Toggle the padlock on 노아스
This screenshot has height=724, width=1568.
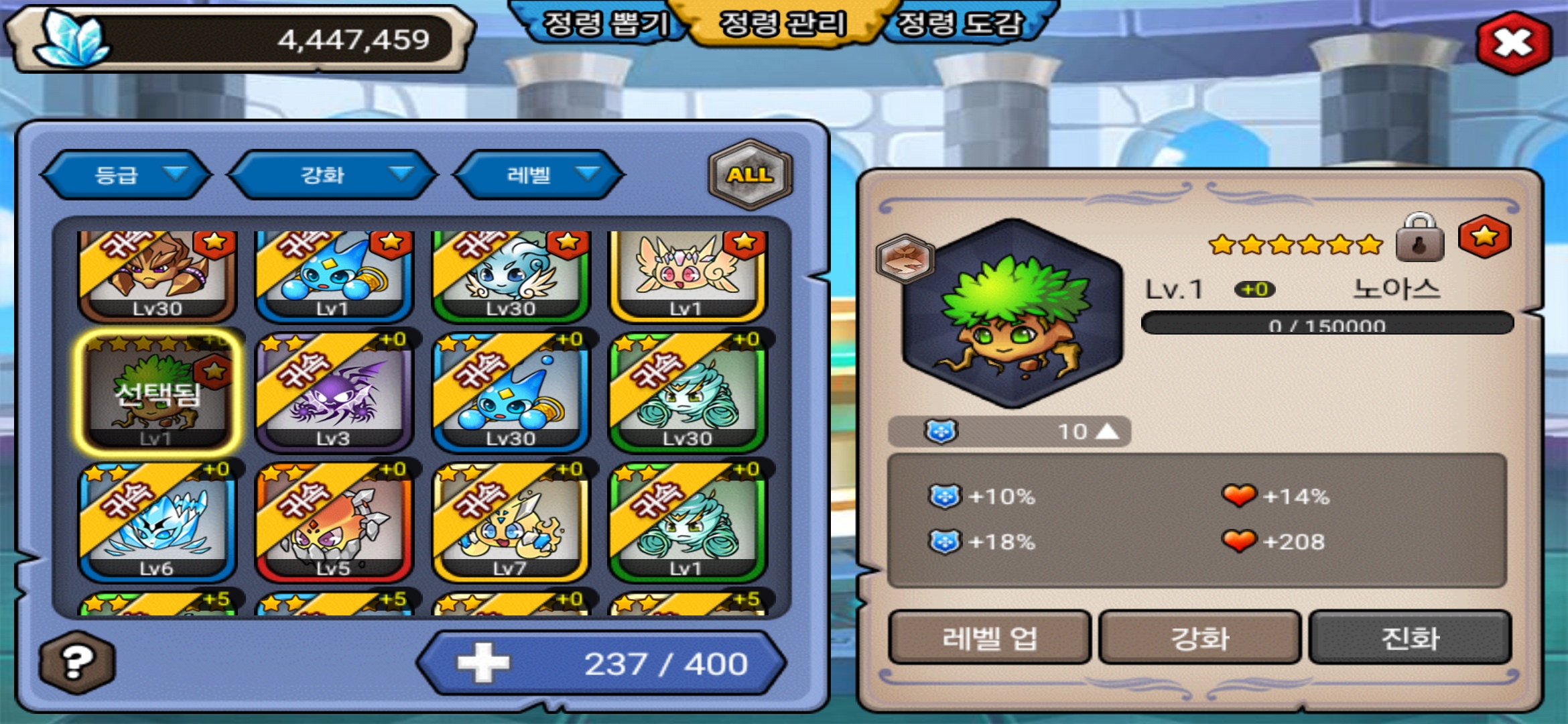1419,239
